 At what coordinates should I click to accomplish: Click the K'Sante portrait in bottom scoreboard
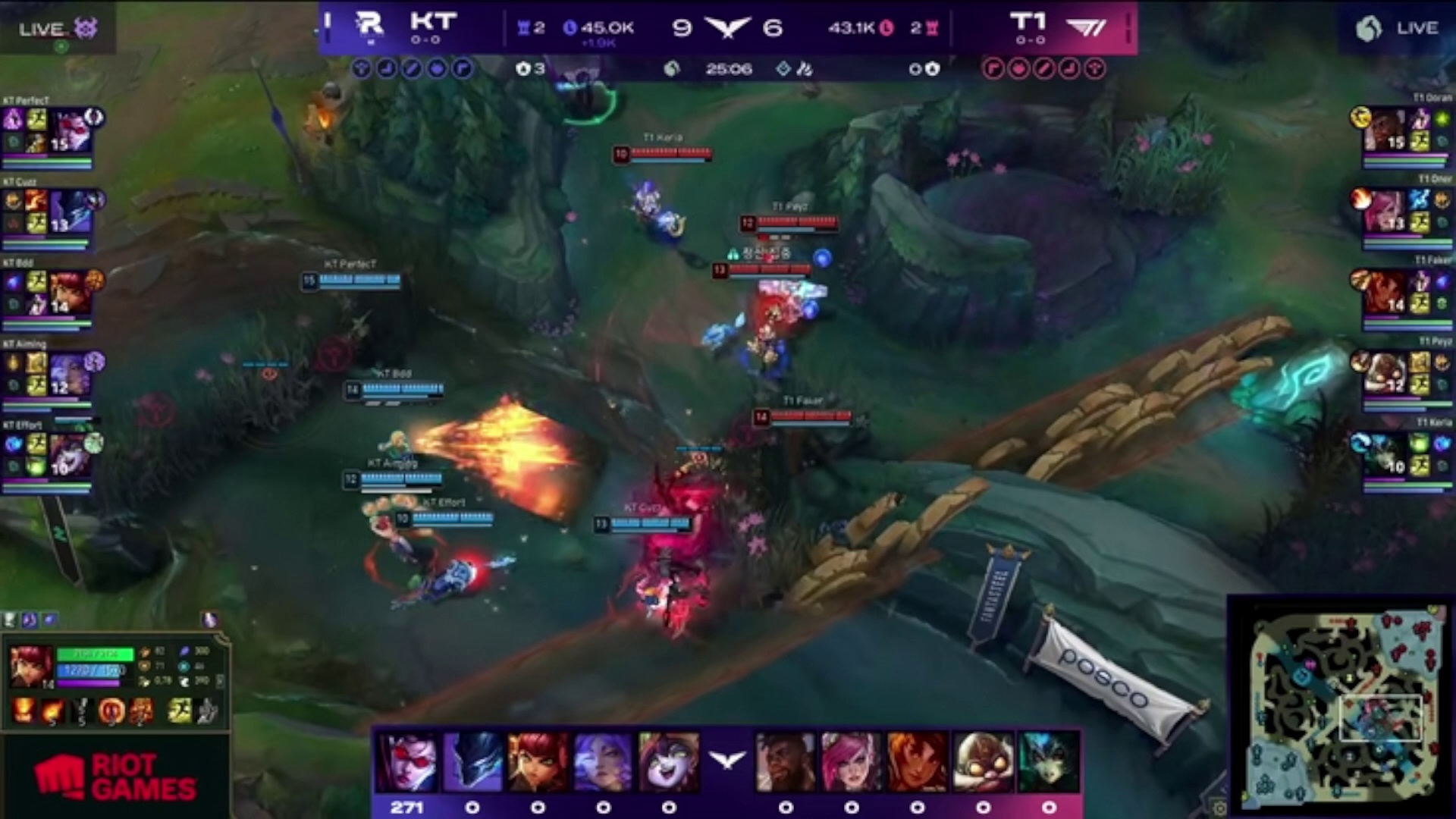(x=786, y=762)
